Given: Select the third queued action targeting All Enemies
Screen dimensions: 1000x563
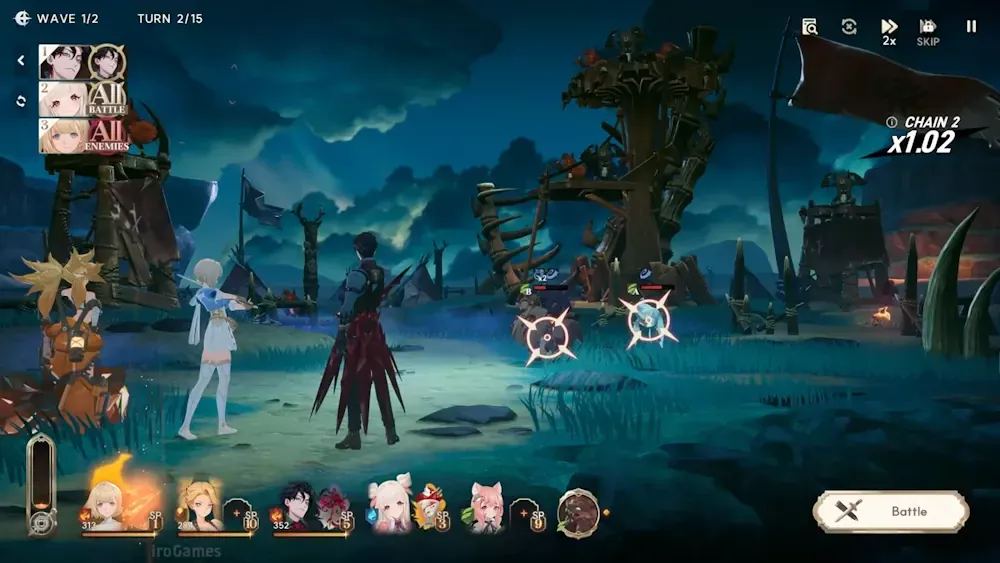Looking at the screenshot, I should coord(83,135).
